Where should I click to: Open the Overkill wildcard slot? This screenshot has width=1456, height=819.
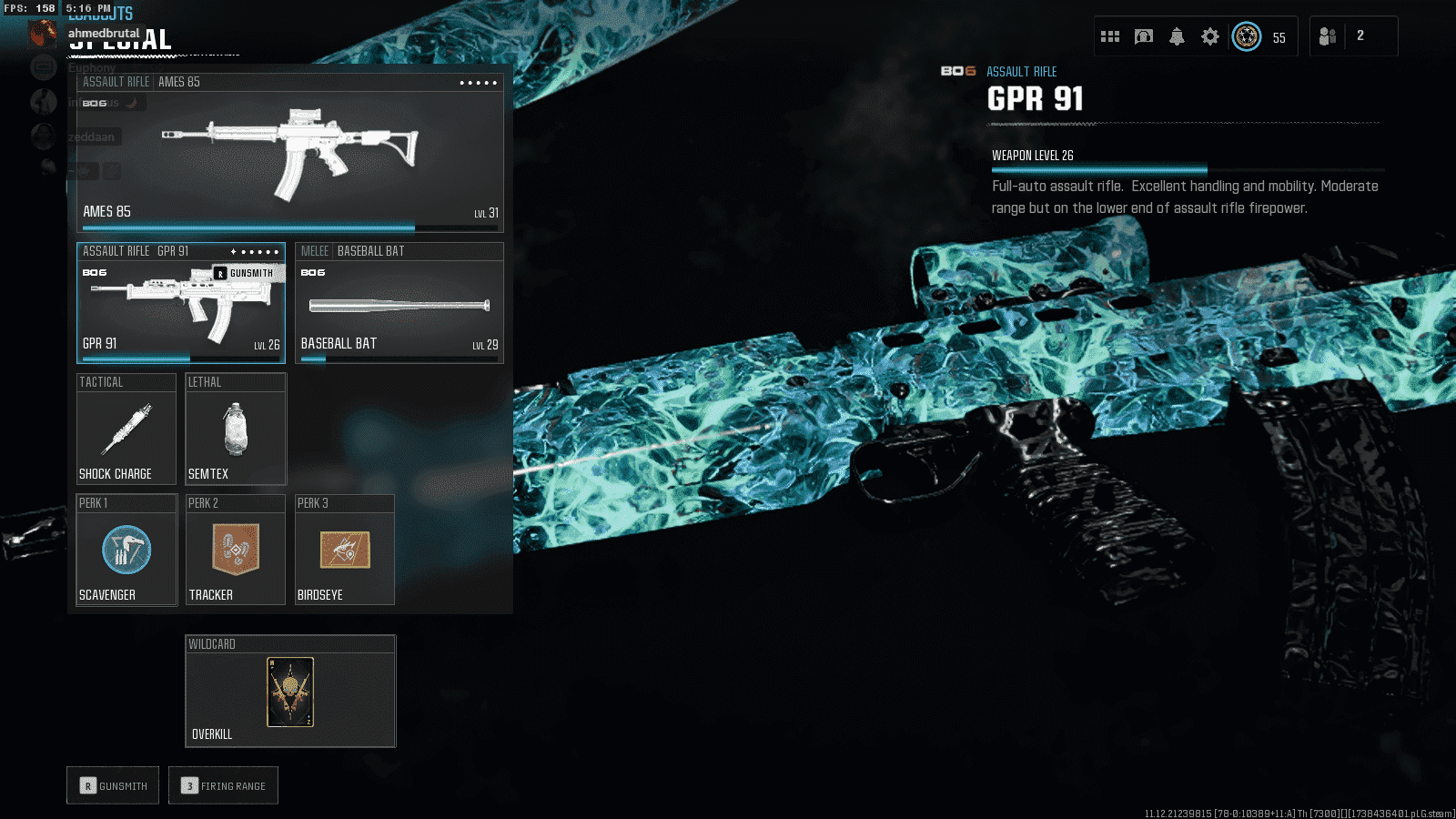tap(290, 692)
